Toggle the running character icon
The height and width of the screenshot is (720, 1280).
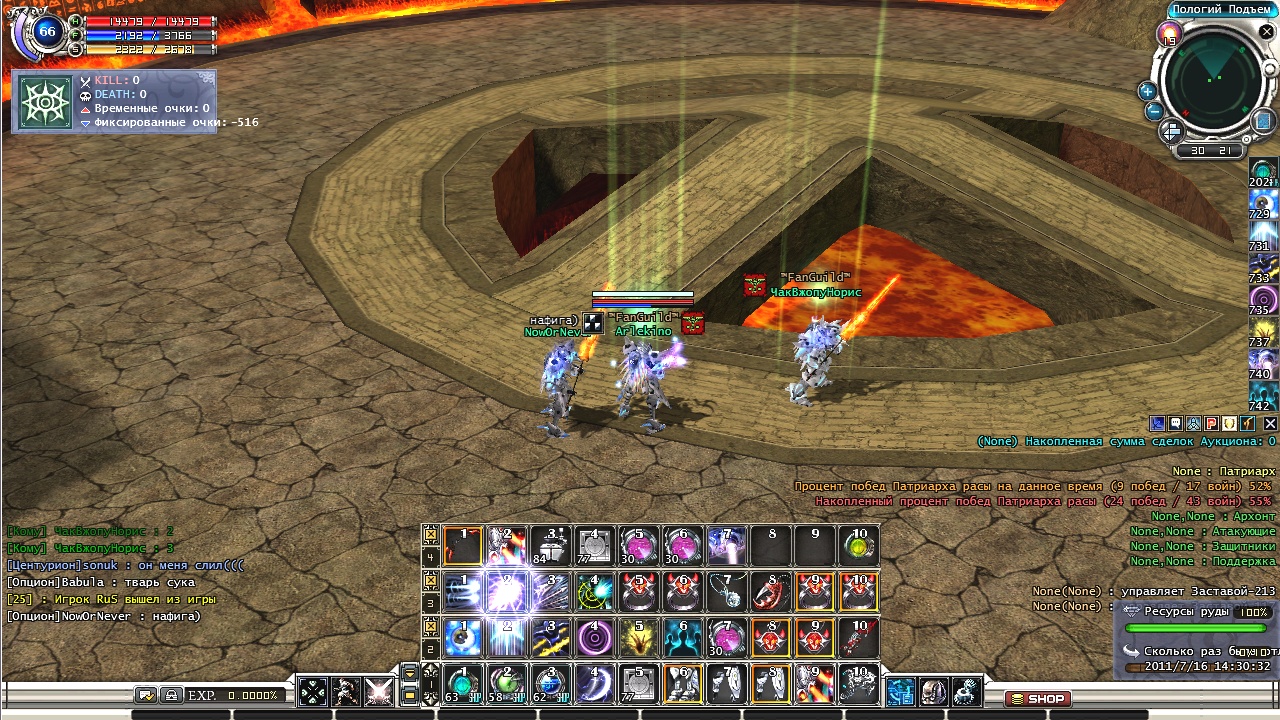tap(346, 691)
